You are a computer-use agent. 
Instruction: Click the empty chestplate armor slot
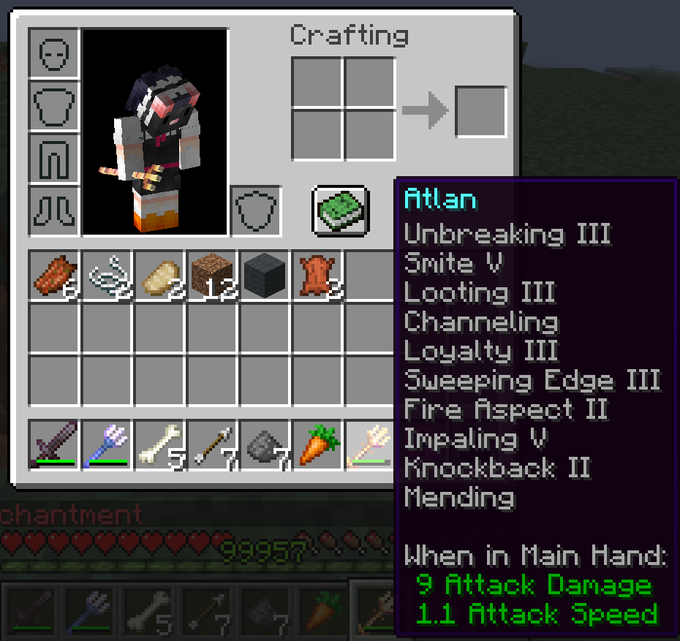54,105
